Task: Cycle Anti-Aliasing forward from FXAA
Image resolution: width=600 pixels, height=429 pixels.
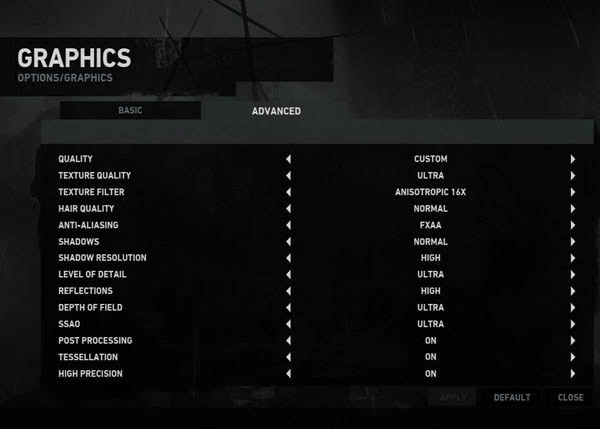Action: [x=573, y=225]
